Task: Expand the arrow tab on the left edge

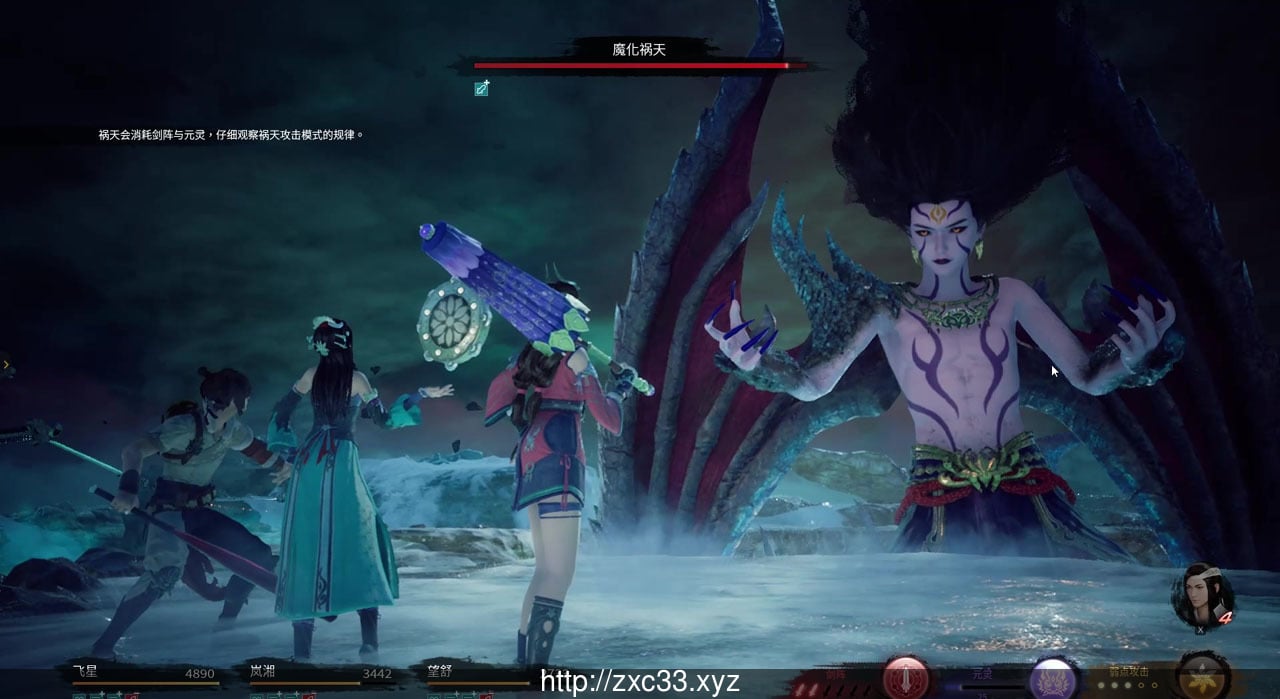Action: (x=6, y=365)
